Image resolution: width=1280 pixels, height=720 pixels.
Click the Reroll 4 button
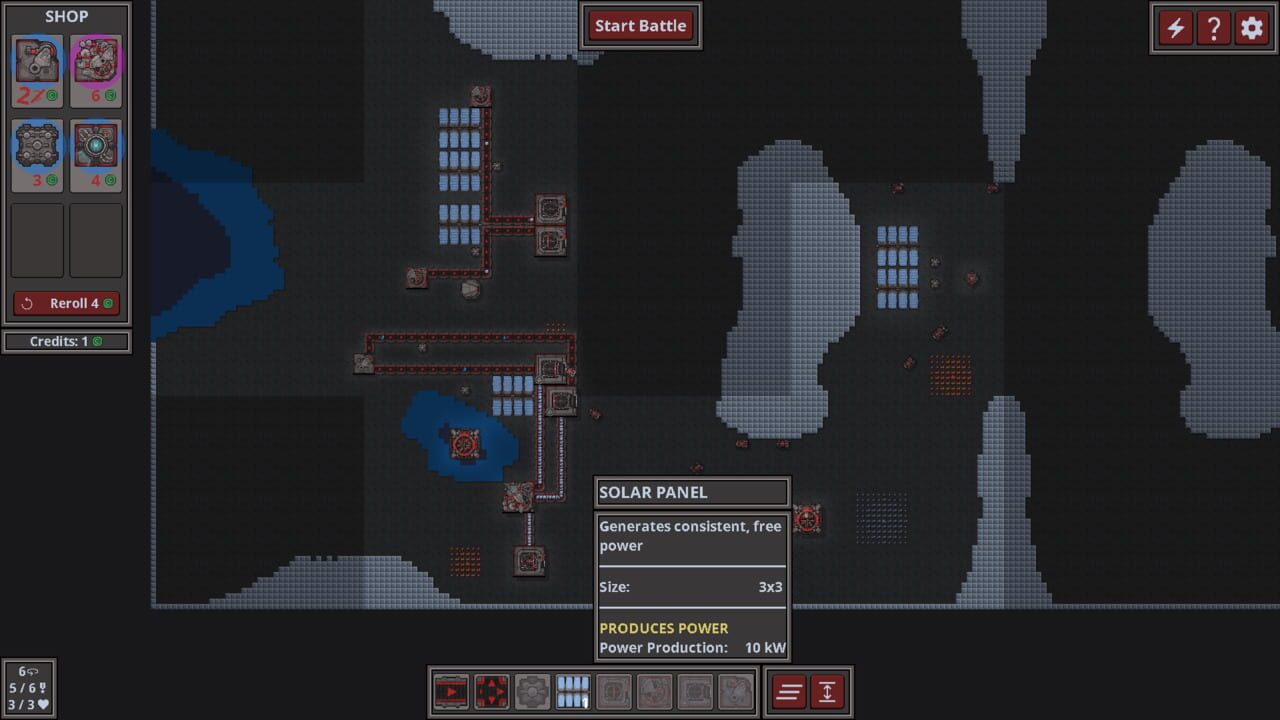(66, 302)
